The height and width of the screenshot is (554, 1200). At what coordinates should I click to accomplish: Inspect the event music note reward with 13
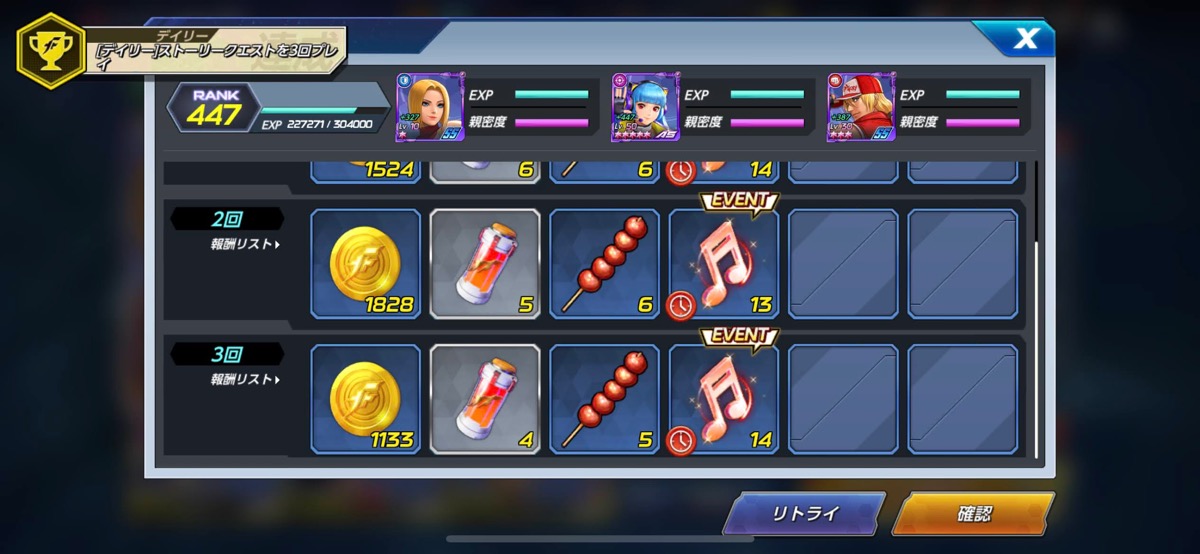(x=724, y=264)
